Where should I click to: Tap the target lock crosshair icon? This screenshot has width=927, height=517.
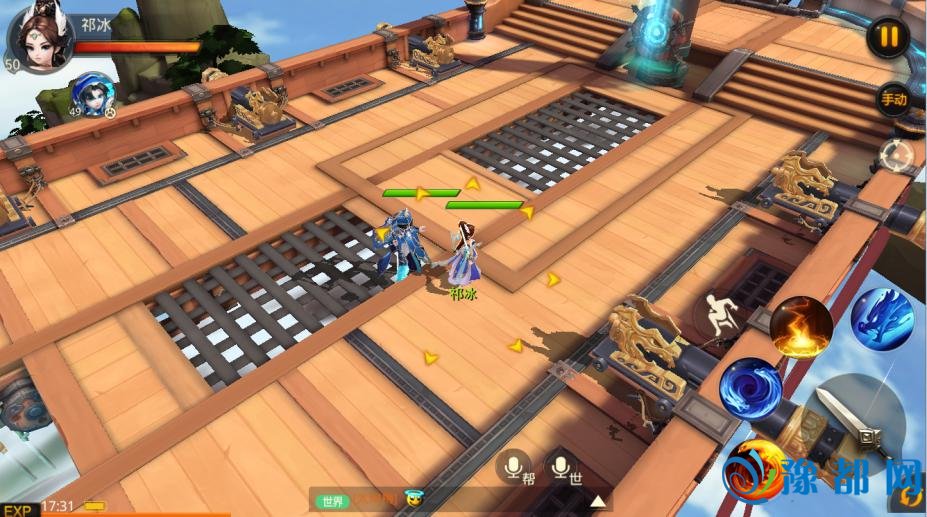(896, 156)
